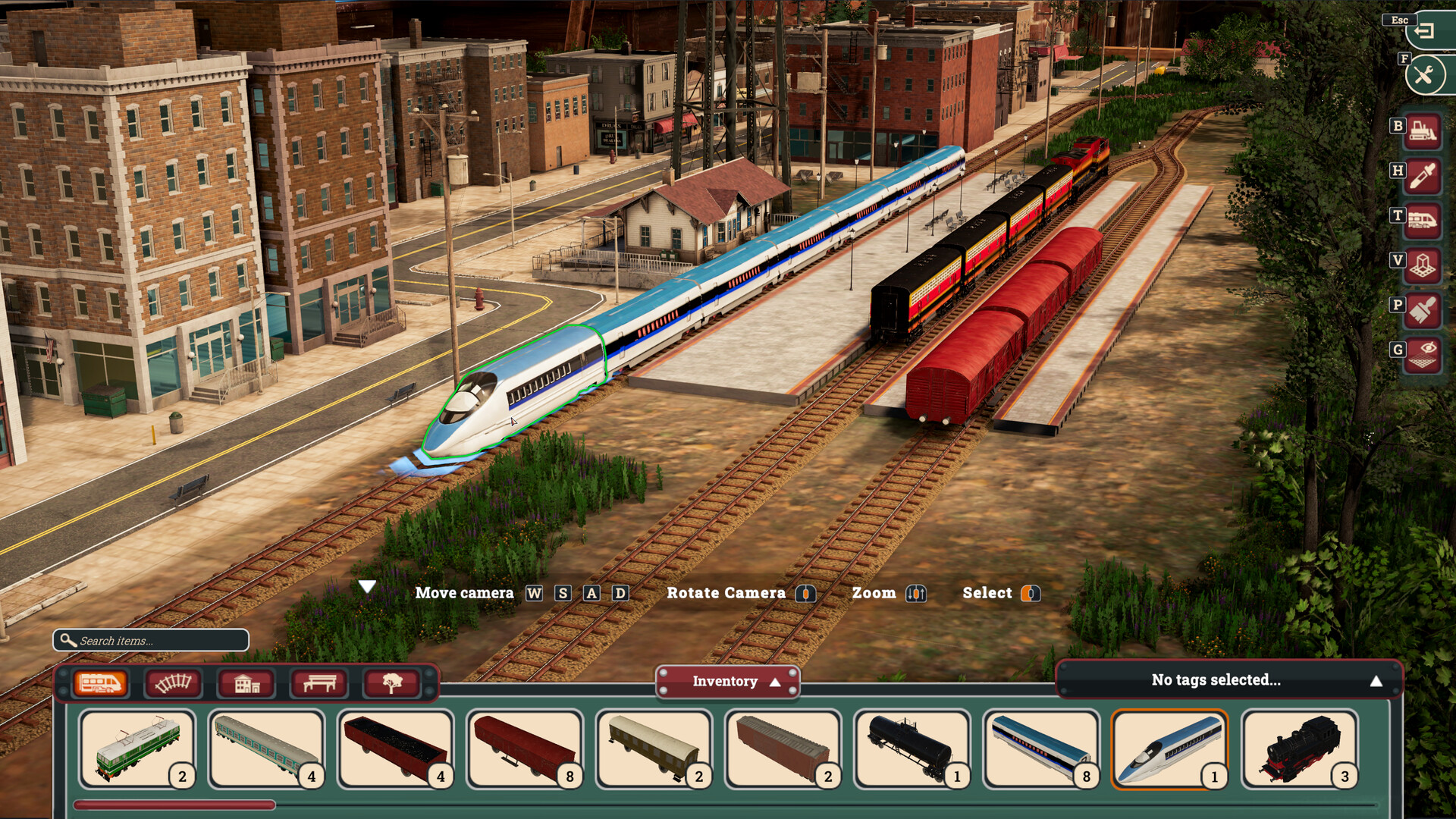Open the train tool panel
1456x819 pixels.
click(x=1424, y=218)
